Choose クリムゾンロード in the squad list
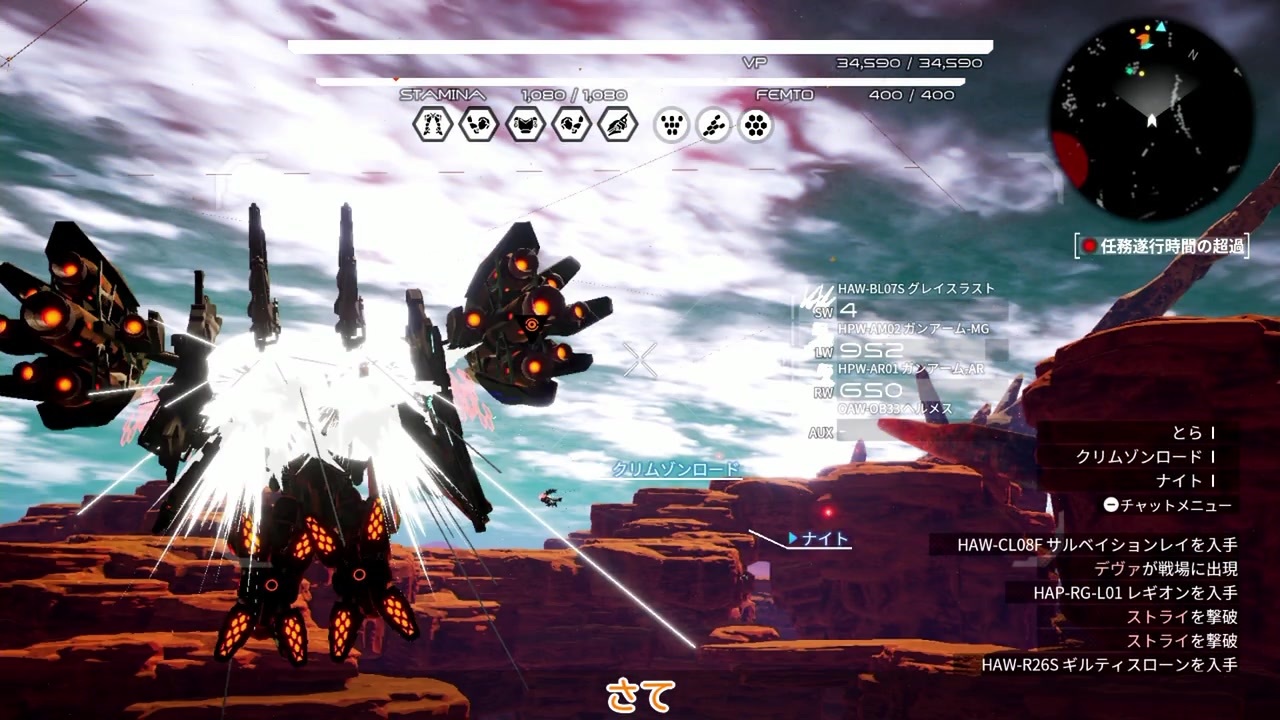This screenshot has height=720, width=1280. pos(1138,457)
